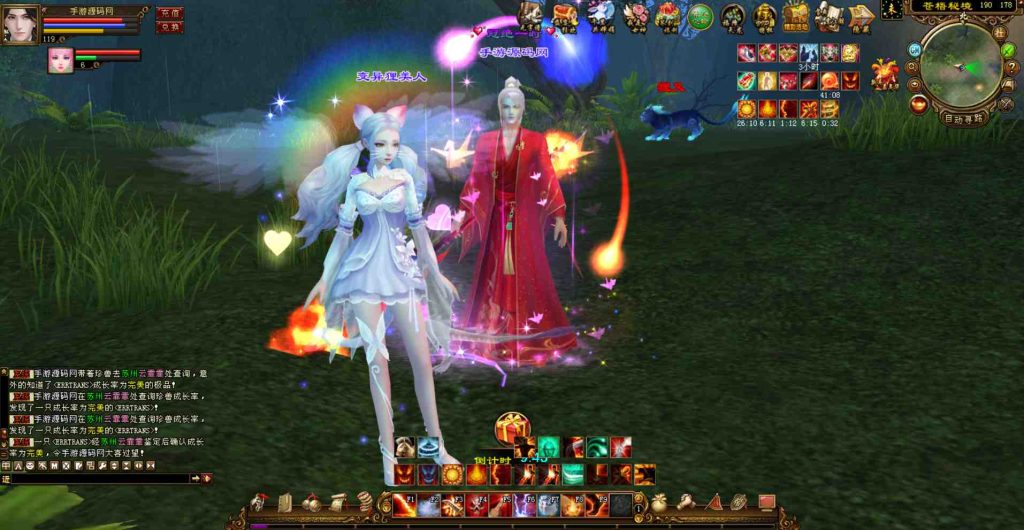The image size is (1024, 530).
Task: Click the 充值 recharge button
Action: coord(170,14)
